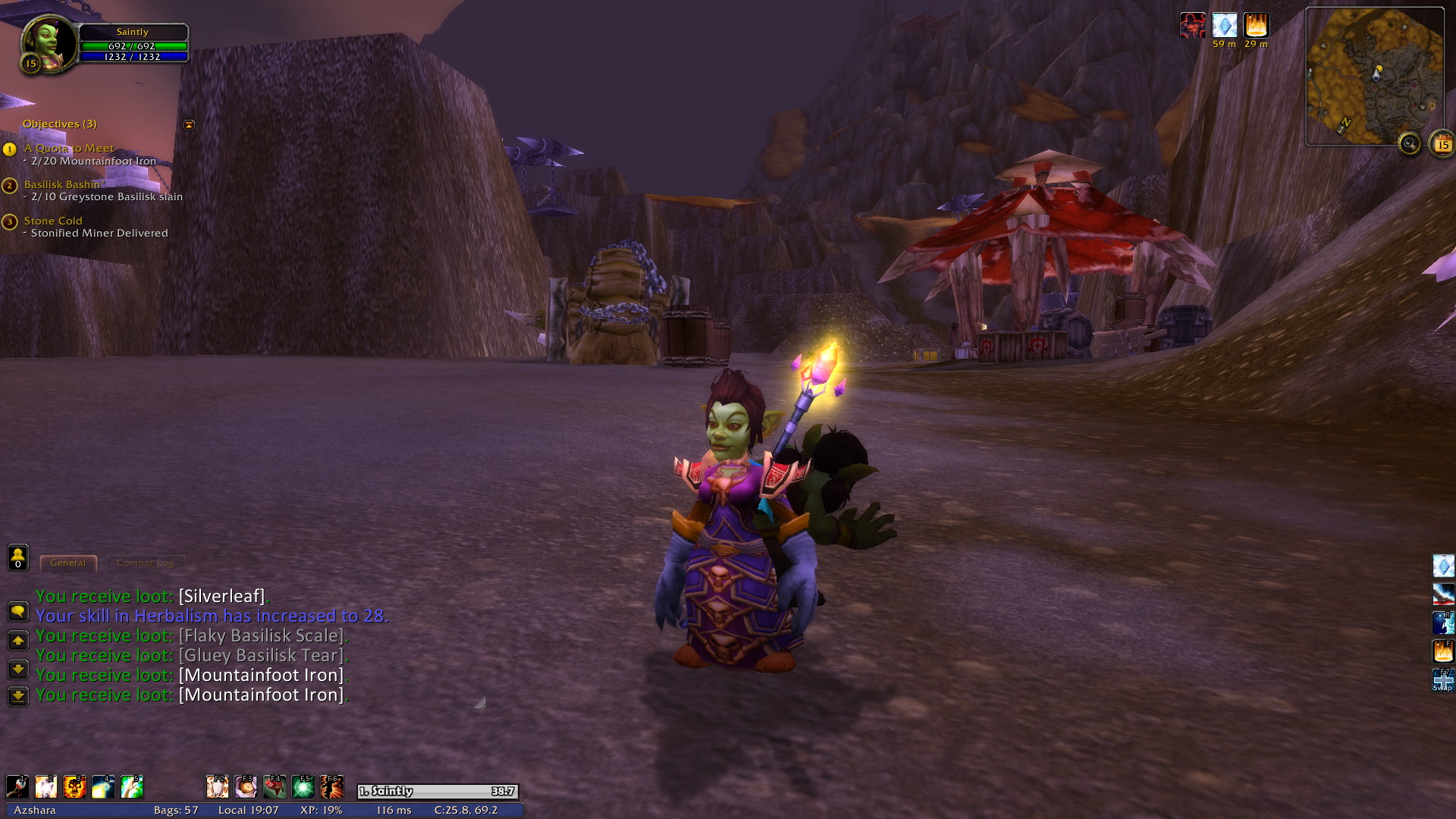The width and height of the screenshot is (1456, 819).
Task: Open the 'Stone Cold' quest entry
Action: (x=53, y=221)
